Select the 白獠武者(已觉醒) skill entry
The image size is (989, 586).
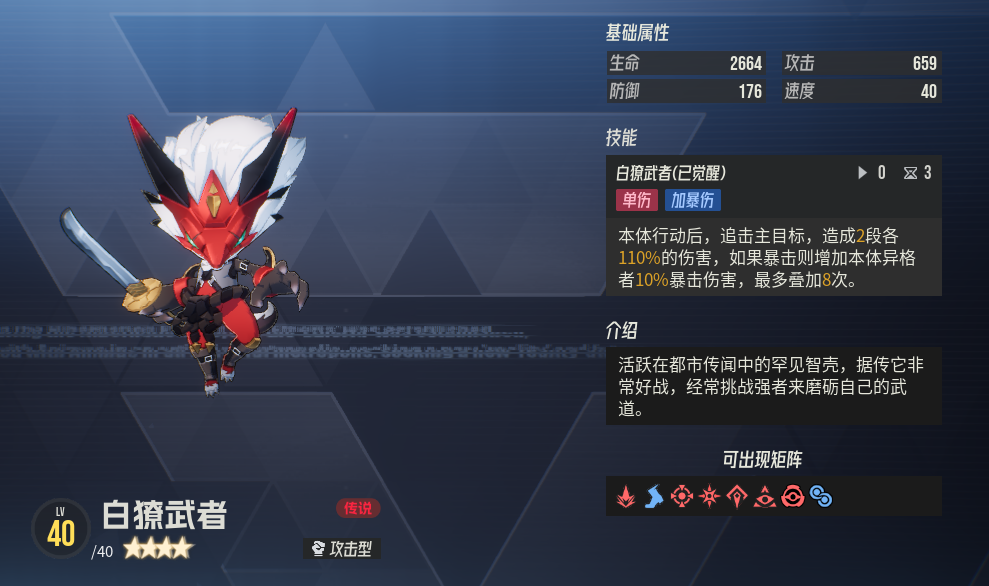point(671,173)
